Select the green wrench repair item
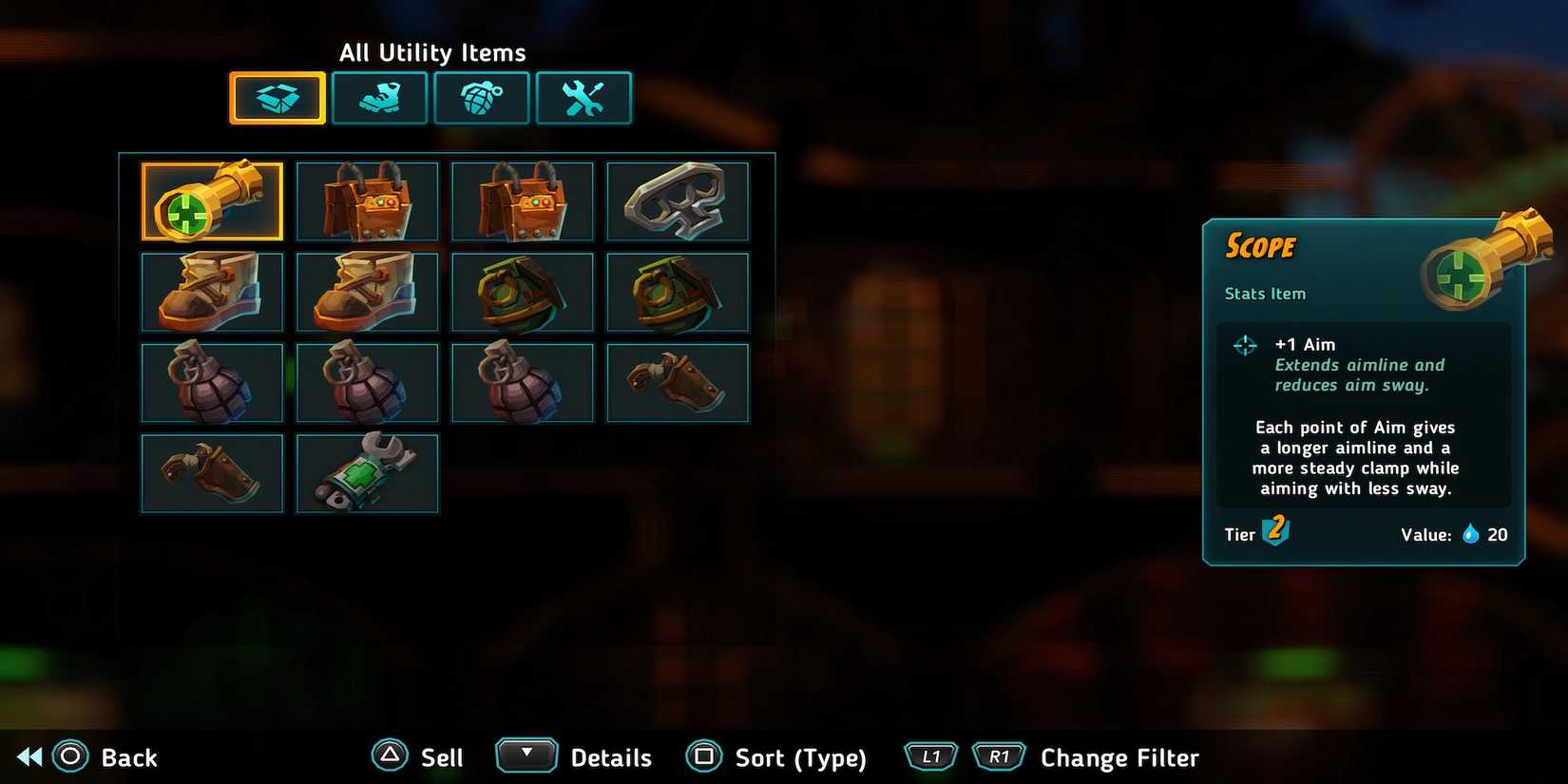The image size is (1568, 784). 368,472
